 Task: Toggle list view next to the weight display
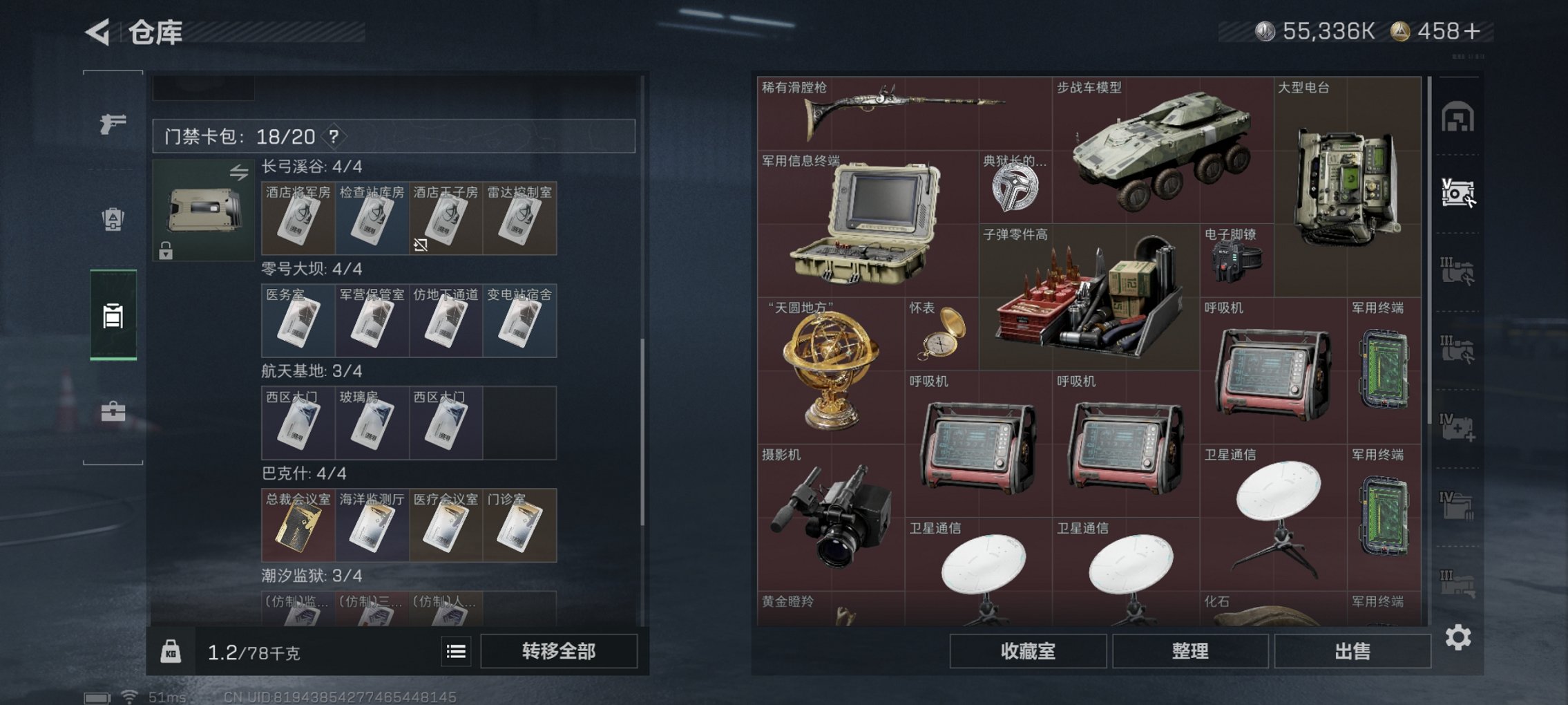458,651
